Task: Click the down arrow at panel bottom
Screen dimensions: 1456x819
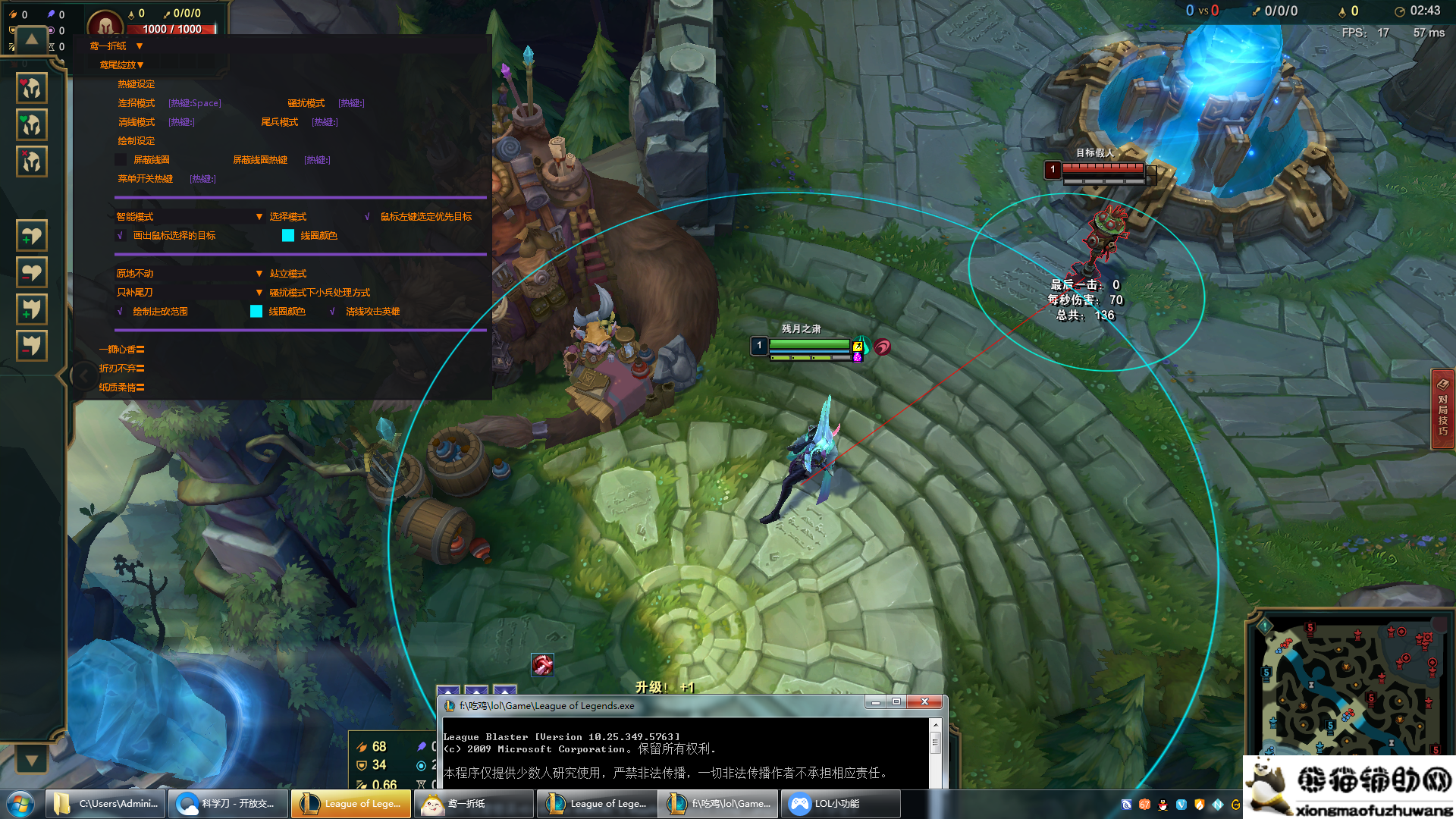Action: (31, 759)
